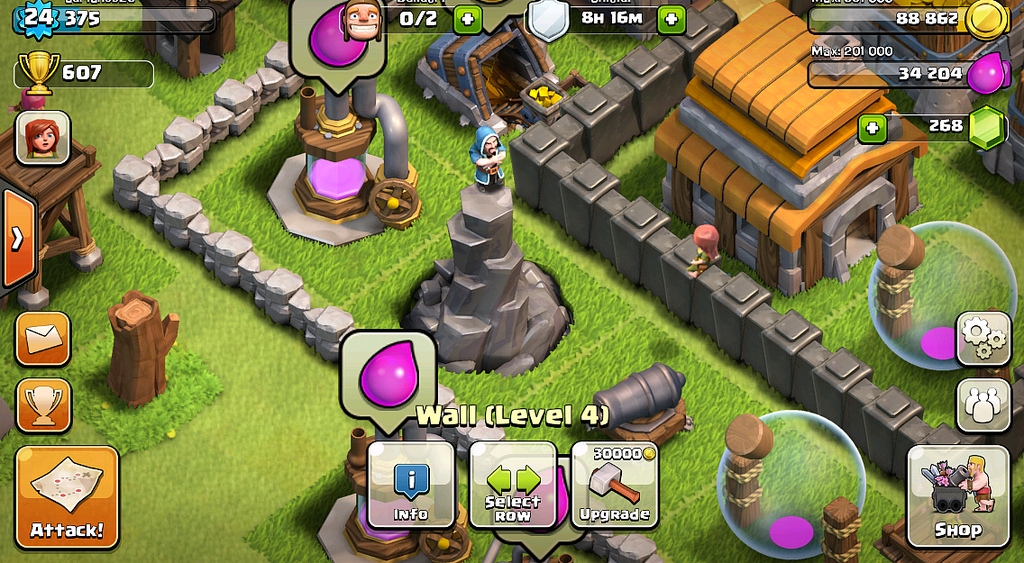Choose Select Row for the wall
Image resolution: width=1024 pixels, height=563 pixels.
513,485
